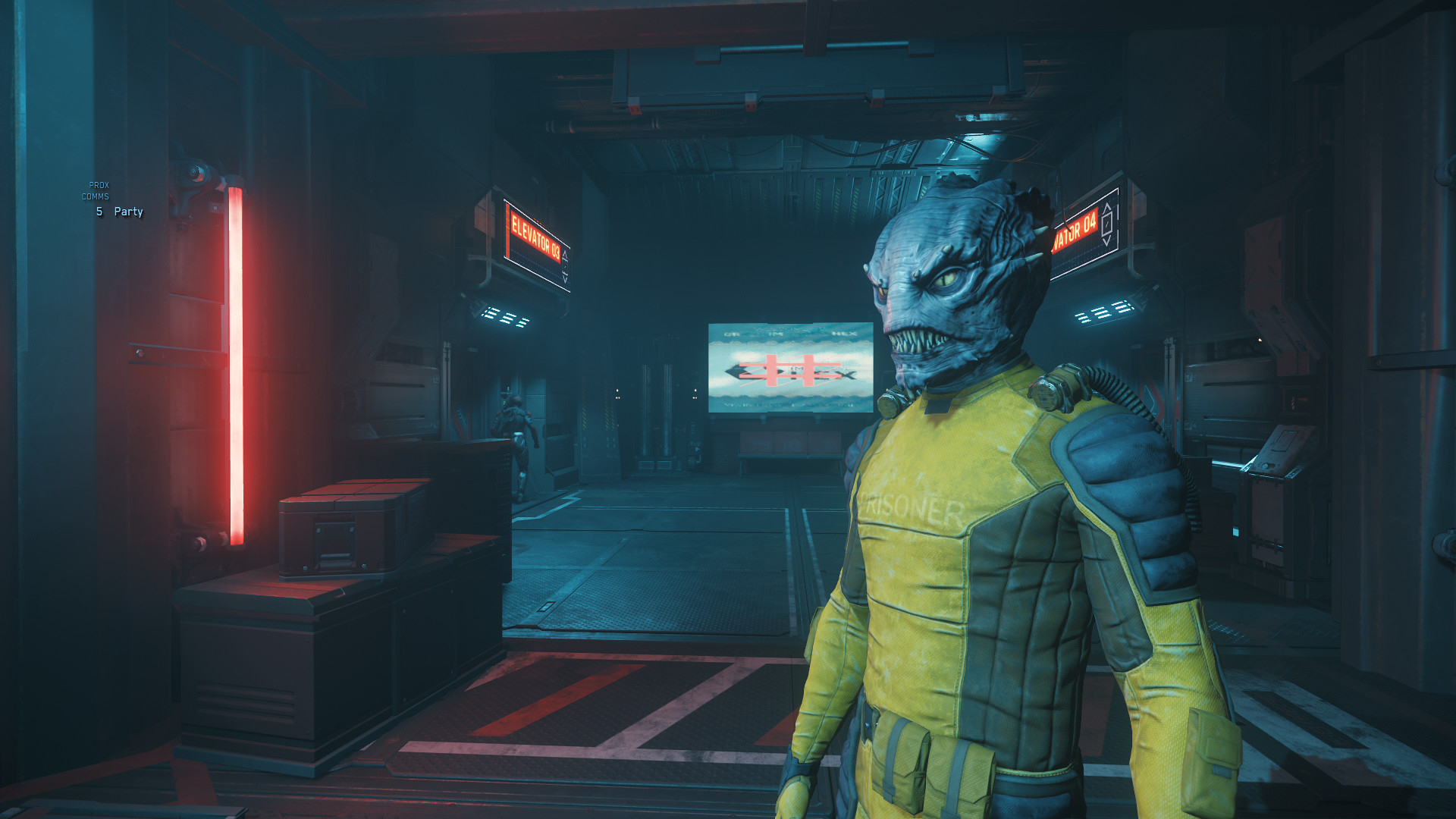Select the Party comms channel entry
1456x819 pixels.
pyautogui.click(x=127, y=212)
